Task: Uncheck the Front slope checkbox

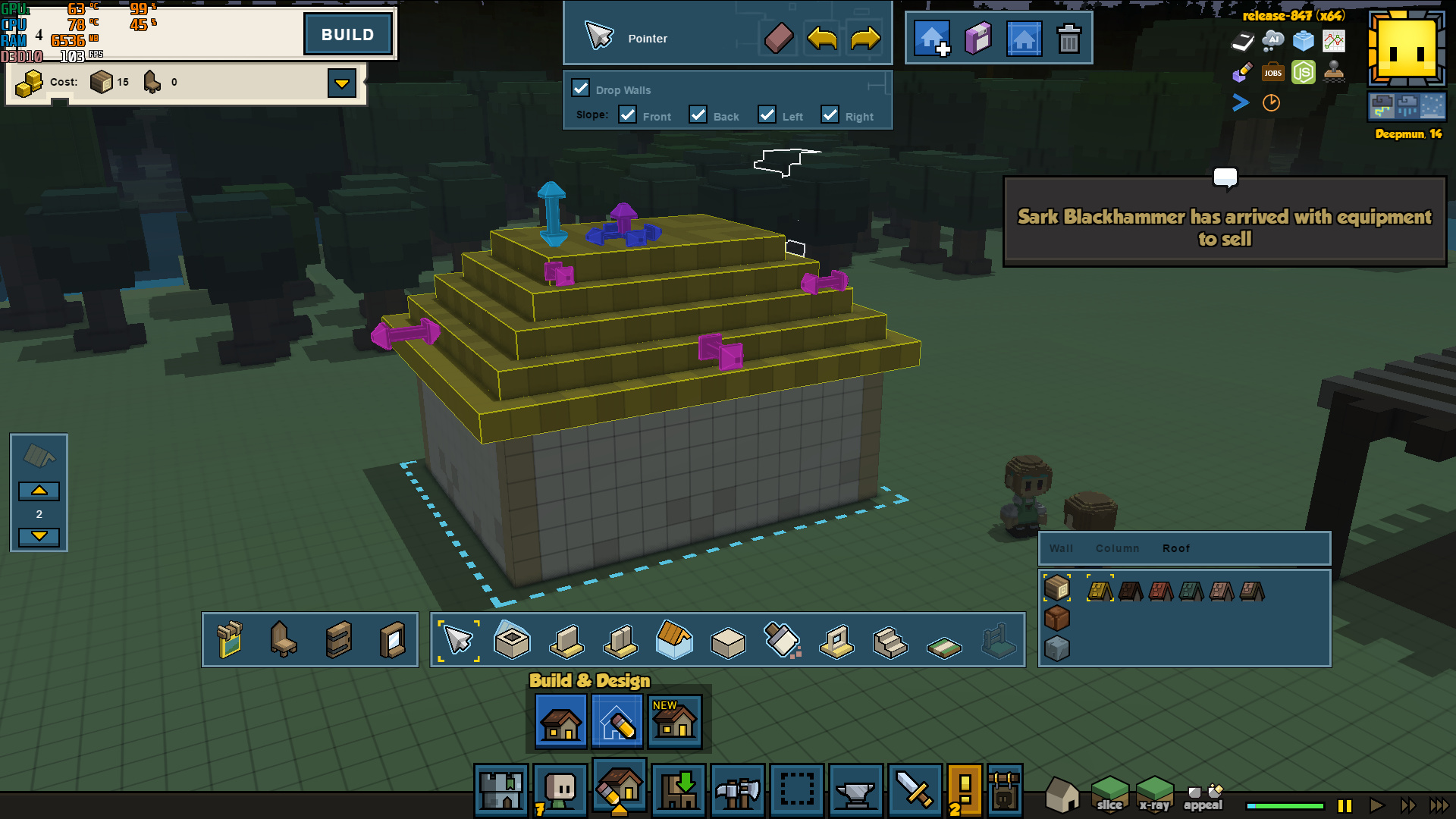Action: pyautogui.click(x=628, y=115)
